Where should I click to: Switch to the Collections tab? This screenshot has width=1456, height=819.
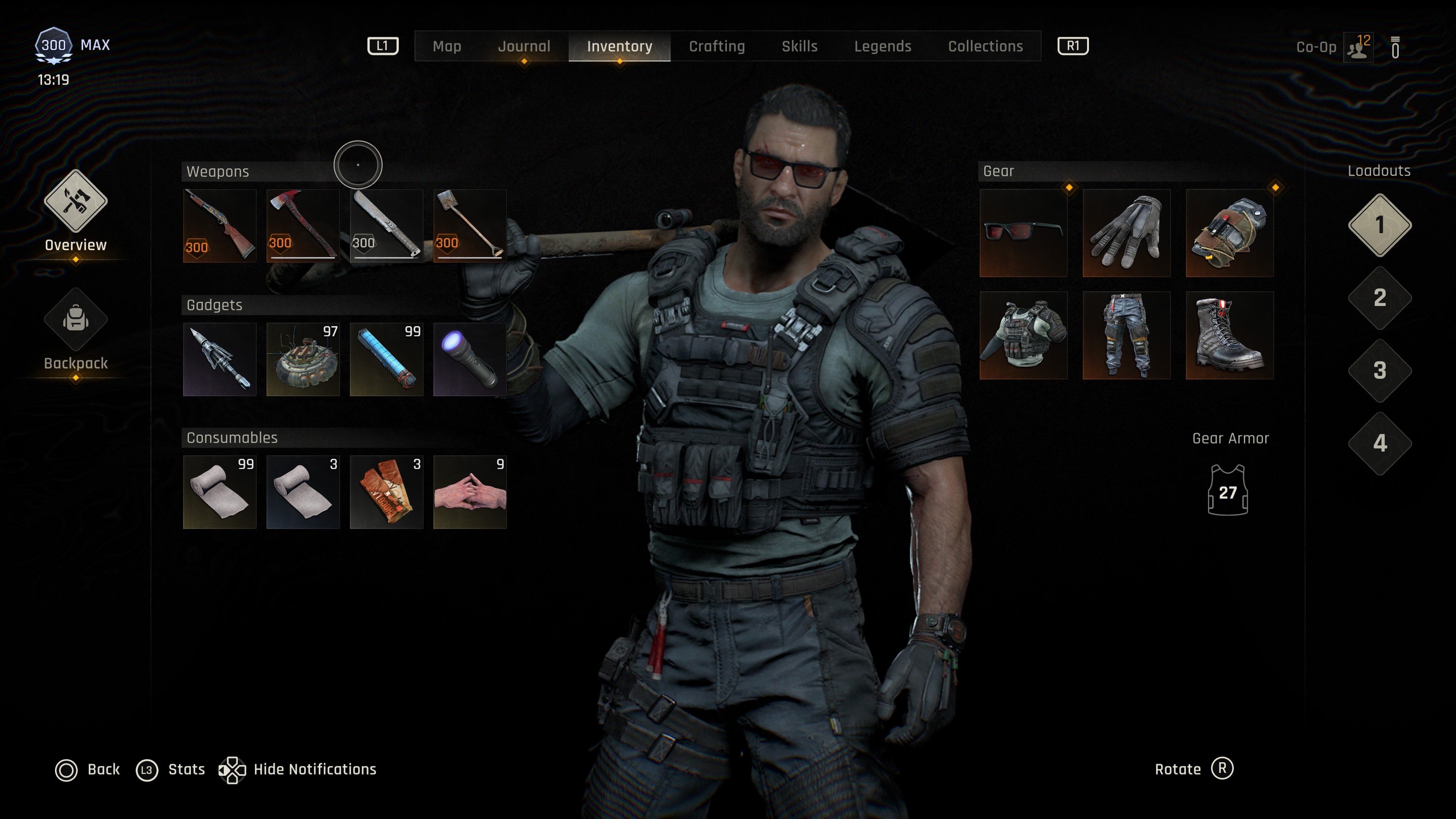(985, 46)
